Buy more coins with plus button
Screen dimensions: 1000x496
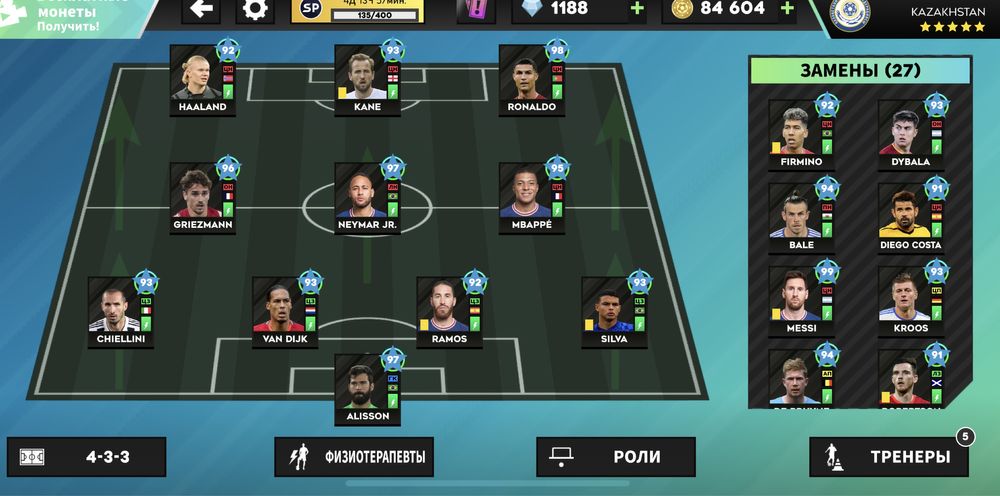[787, 9]
